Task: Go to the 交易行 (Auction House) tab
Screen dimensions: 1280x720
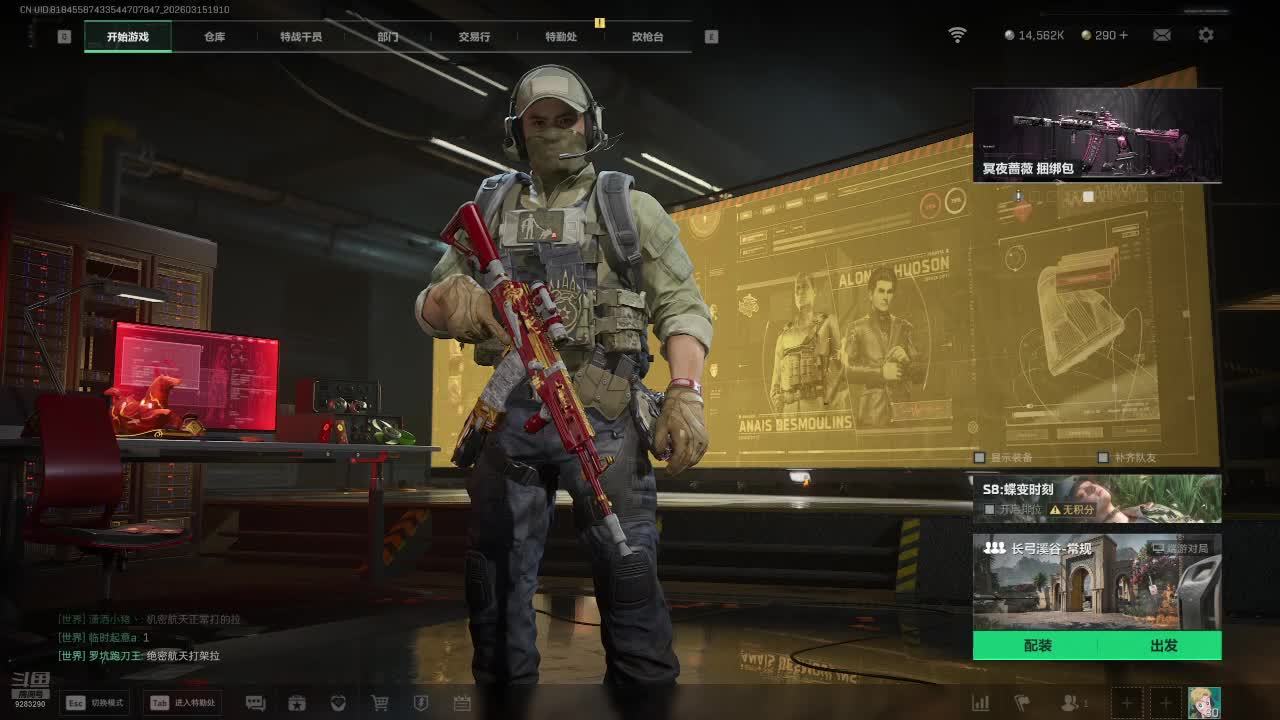Action: 474,37
